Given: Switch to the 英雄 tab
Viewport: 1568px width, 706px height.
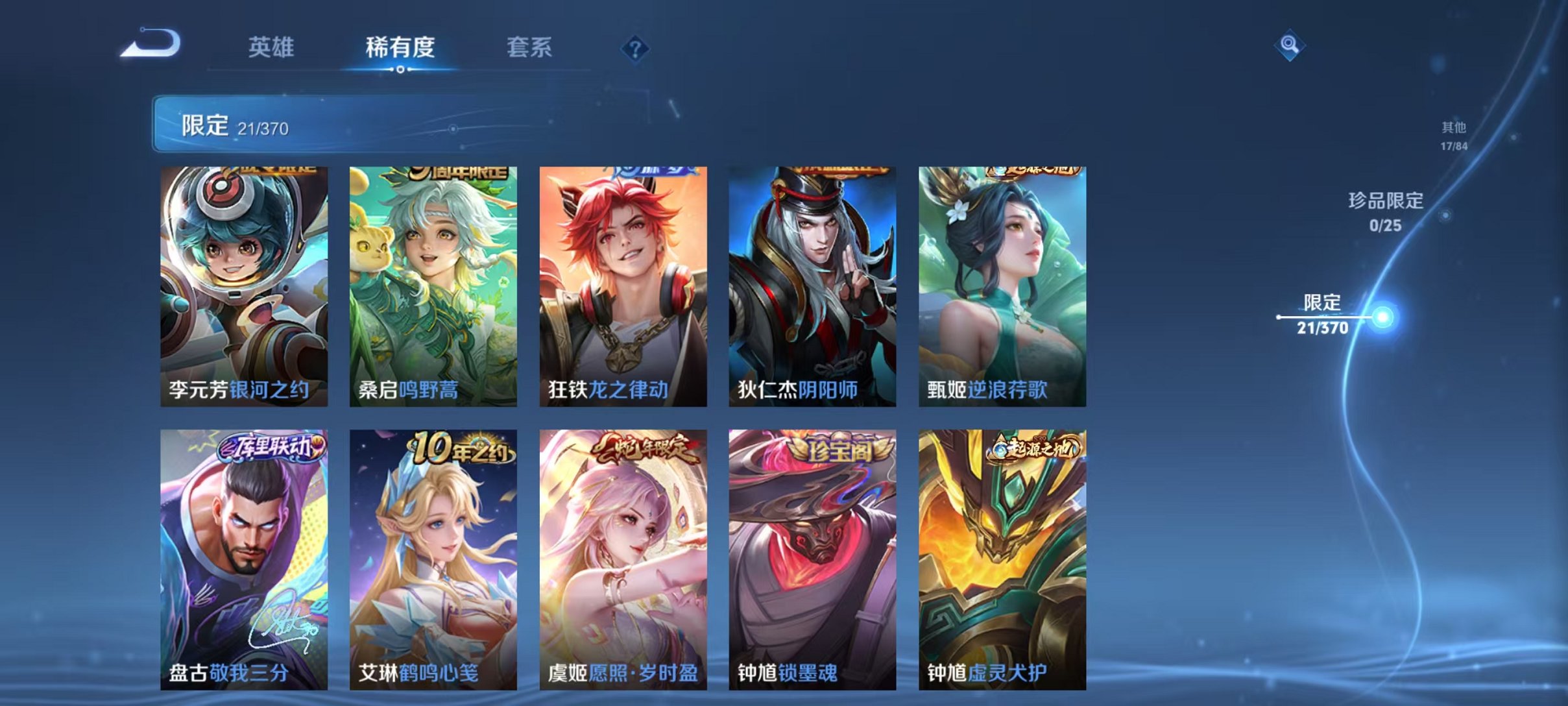Looking at the screenshot, I should tap(271, 47).
